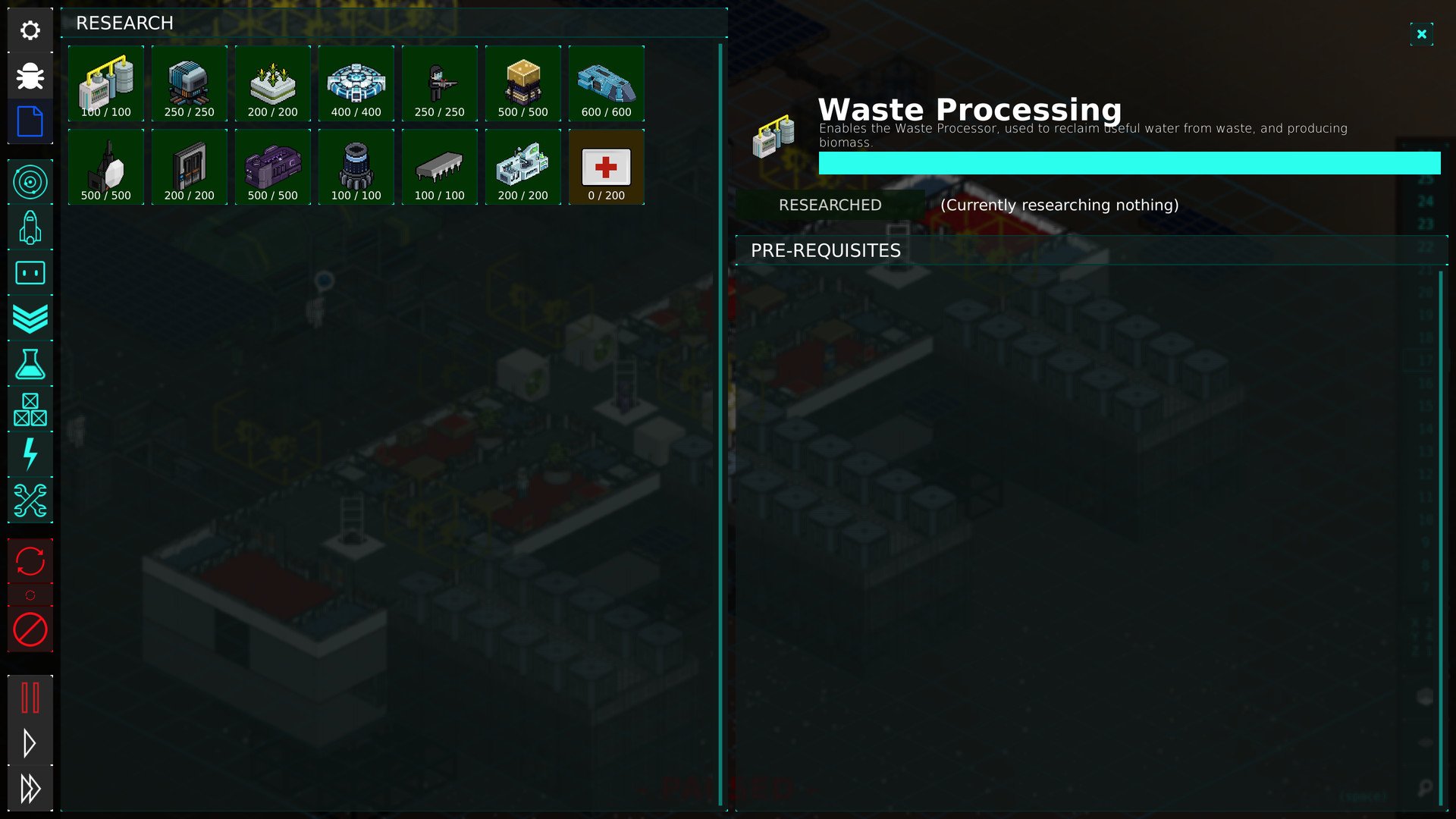Open the lightning bolt power panel
1456x819 pixels.
pos(30,455)
